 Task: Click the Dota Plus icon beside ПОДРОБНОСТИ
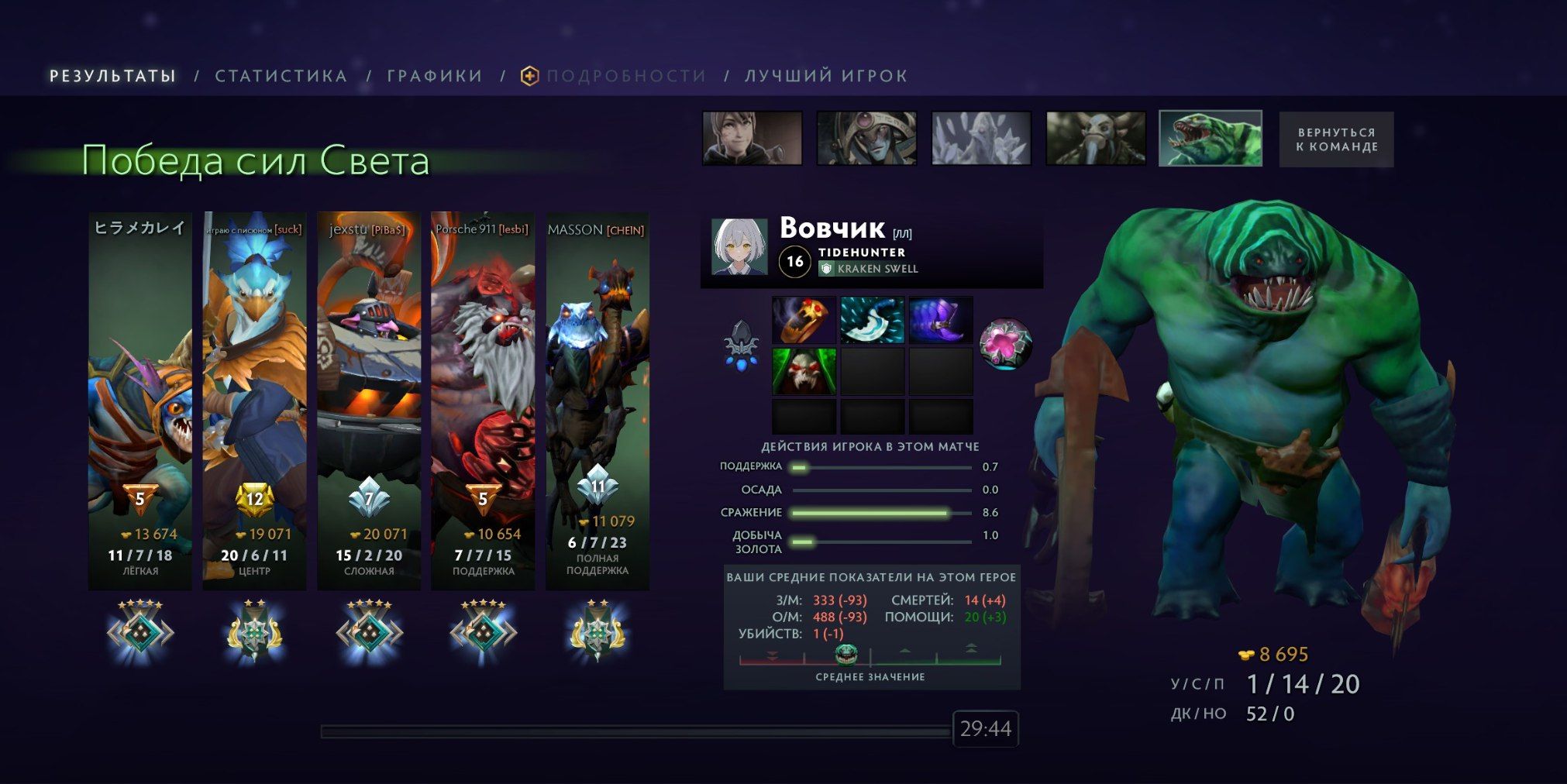[x=529, y=75]
